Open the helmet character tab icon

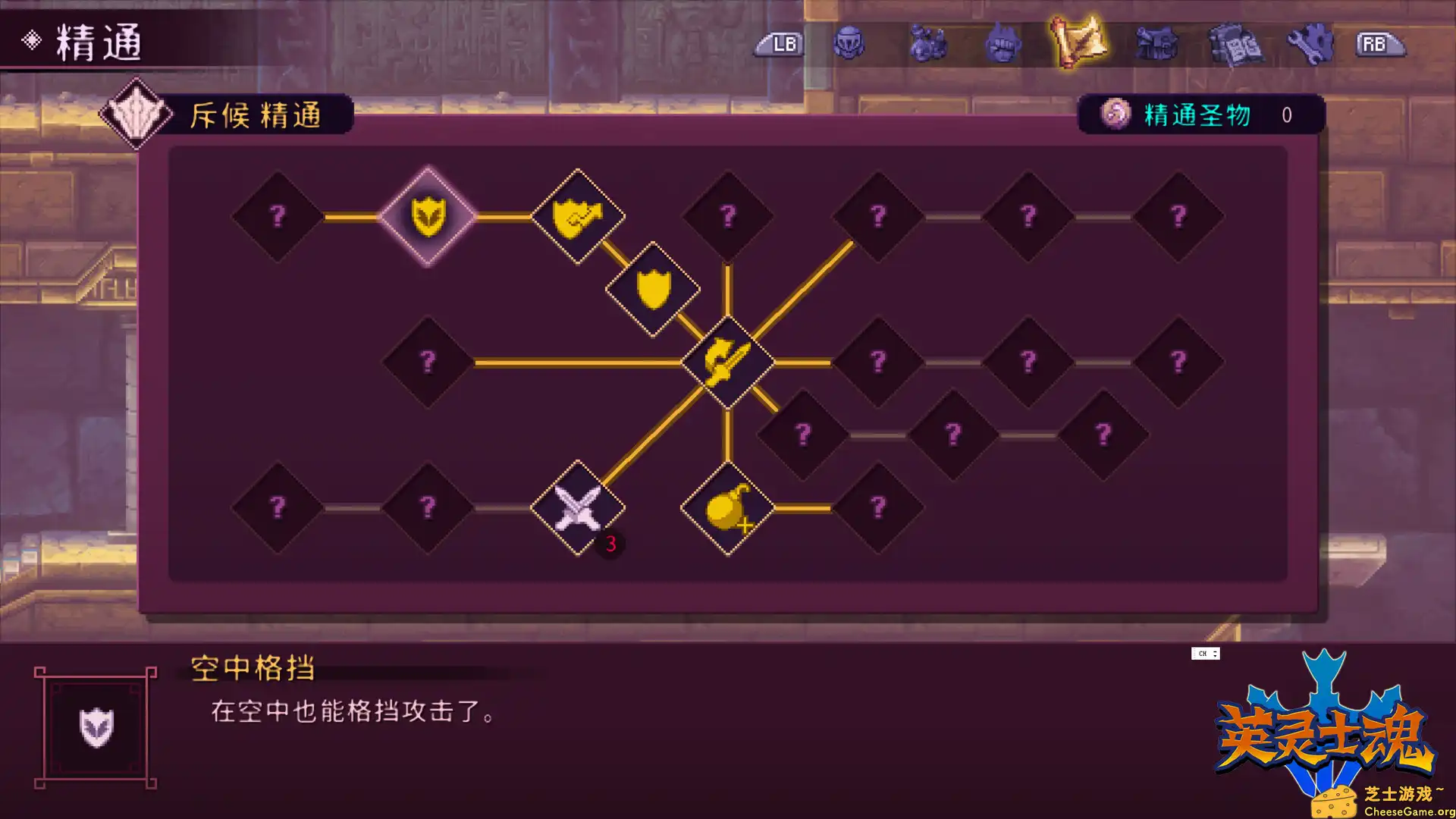(x=851, y=43)
